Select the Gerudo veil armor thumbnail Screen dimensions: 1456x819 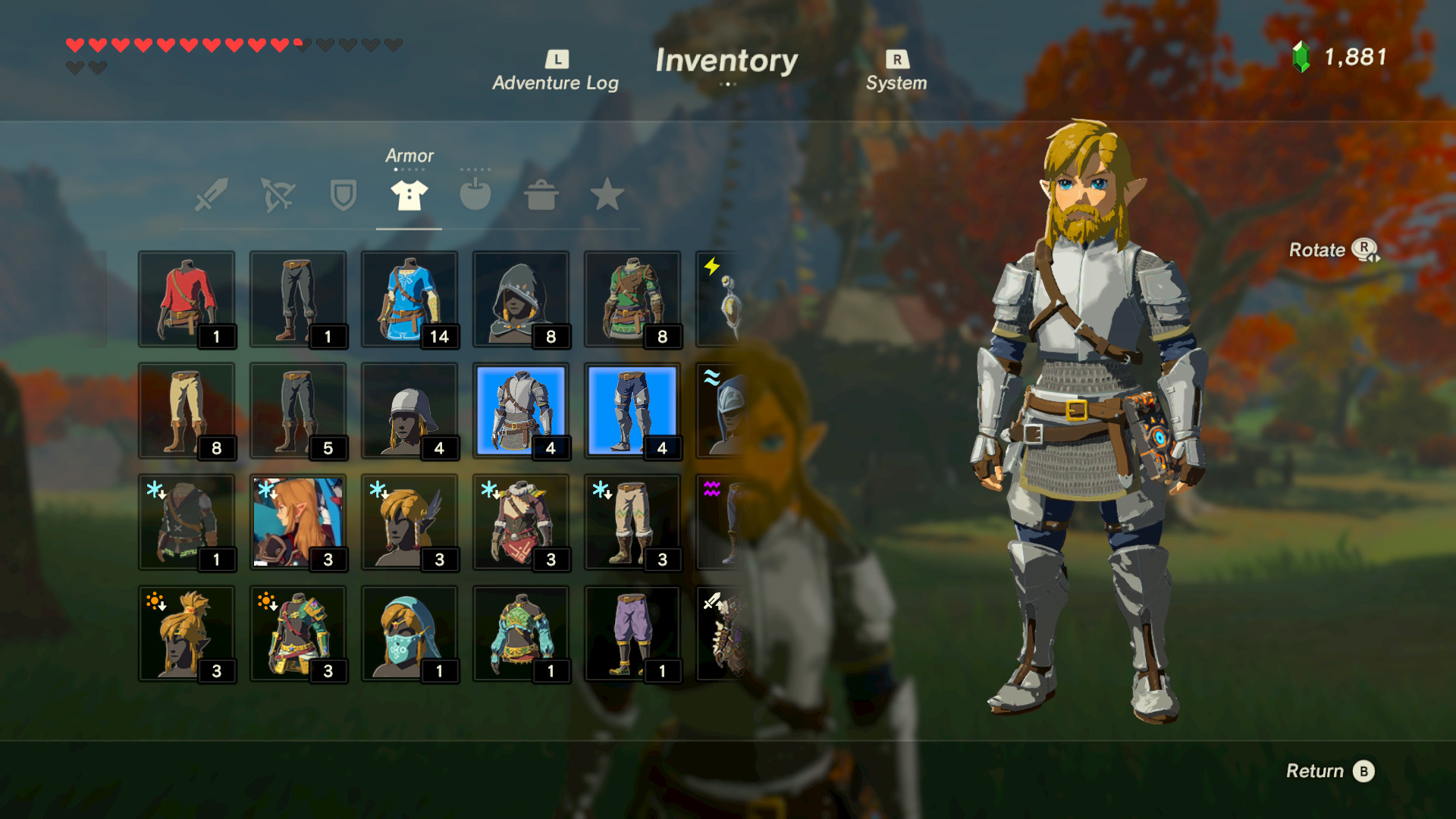click(409, 634)
